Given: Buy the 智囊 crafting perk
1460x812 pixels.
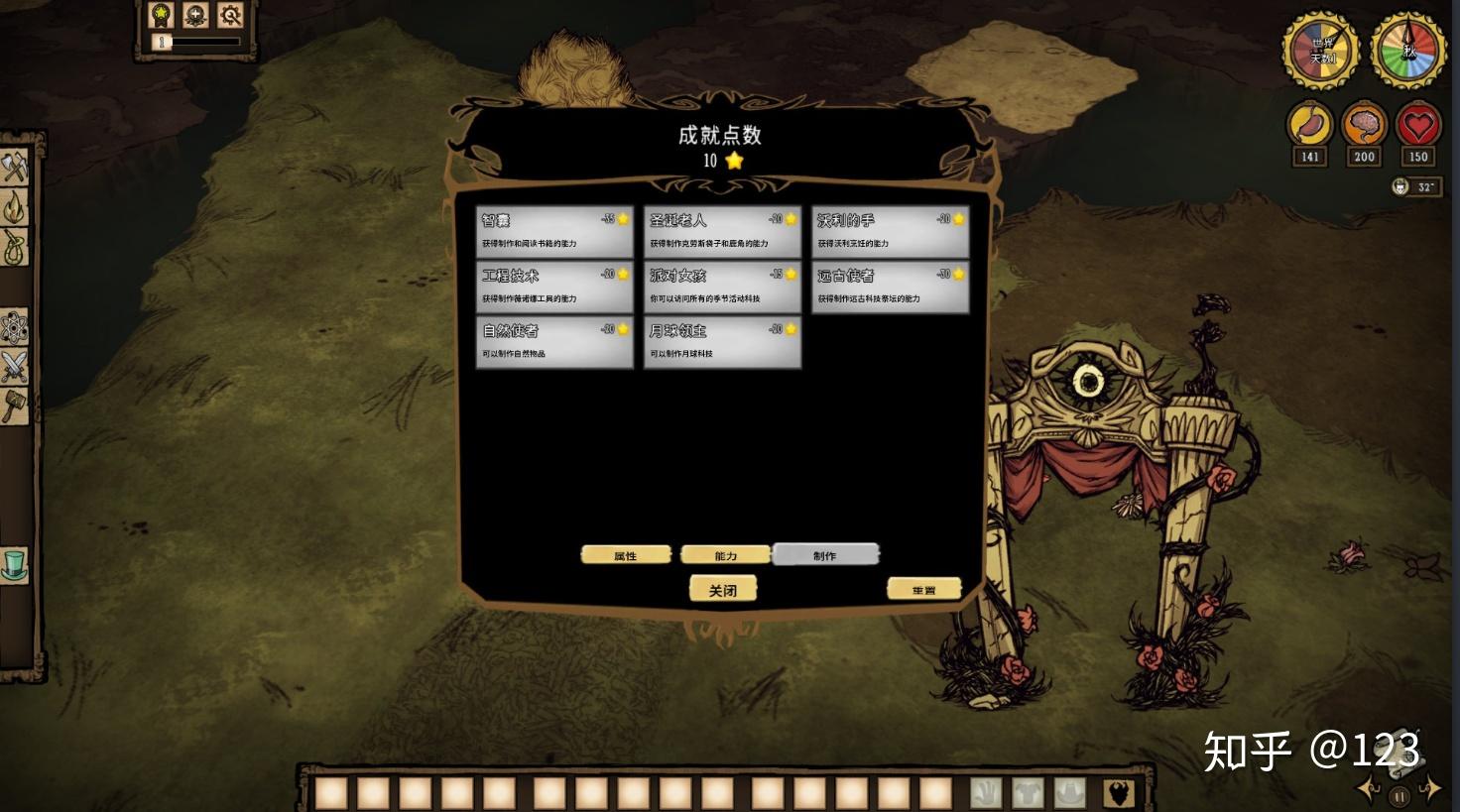Looking at the screenshot, I should pyautogui.click(x=554, y=231).
